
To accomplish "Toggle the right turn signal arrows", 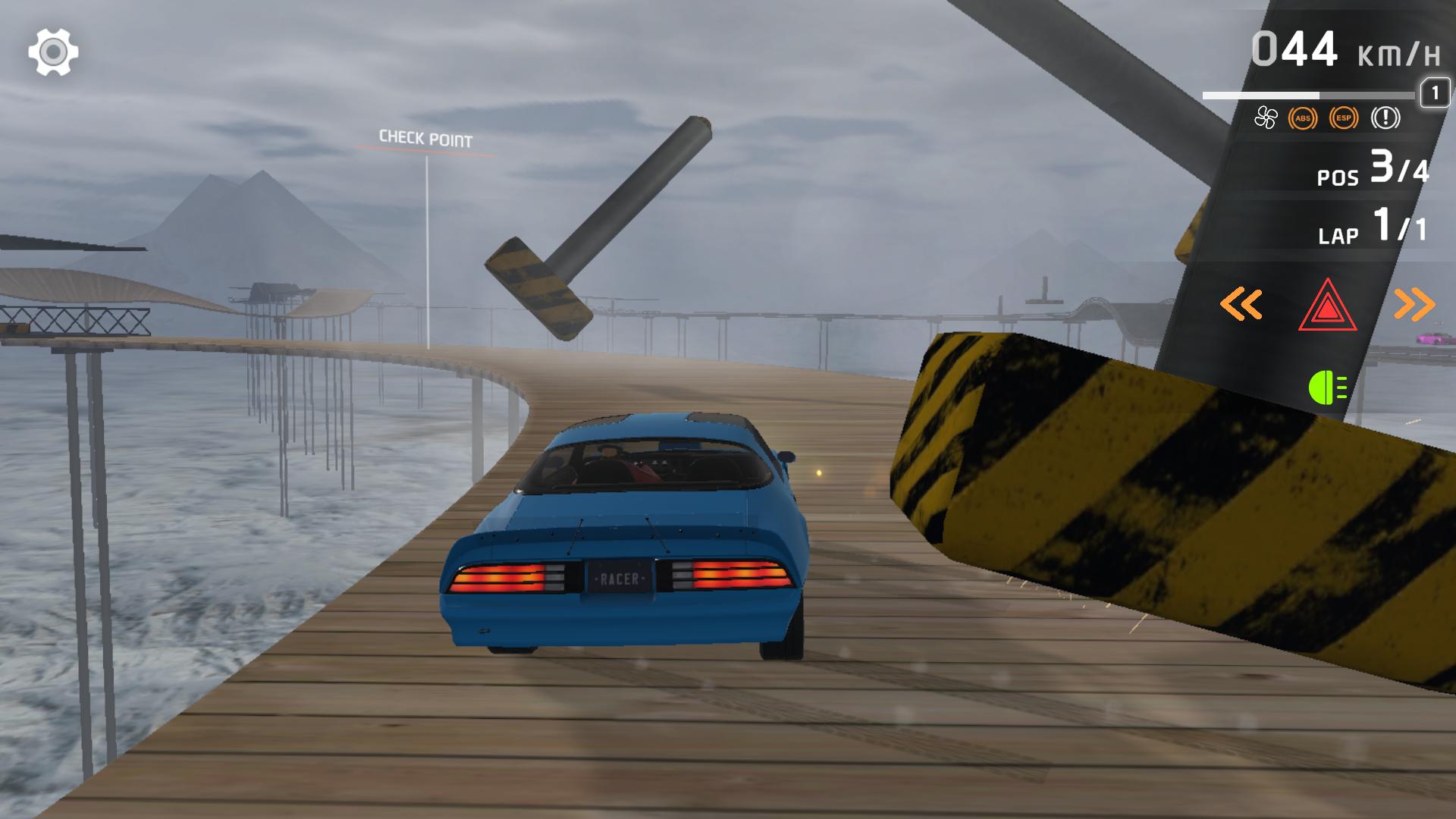I will tap(1414, 305).
